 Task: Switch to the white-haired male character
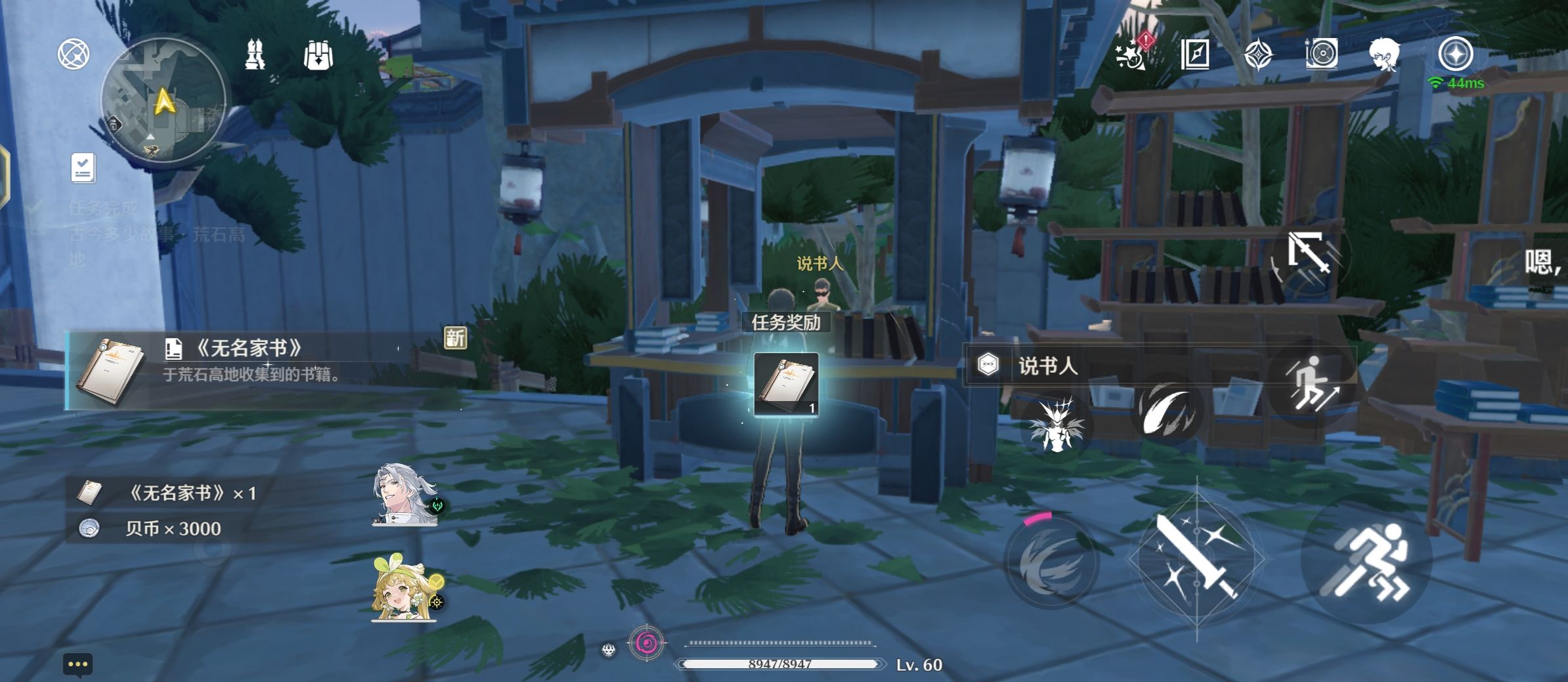coord(404,495)
